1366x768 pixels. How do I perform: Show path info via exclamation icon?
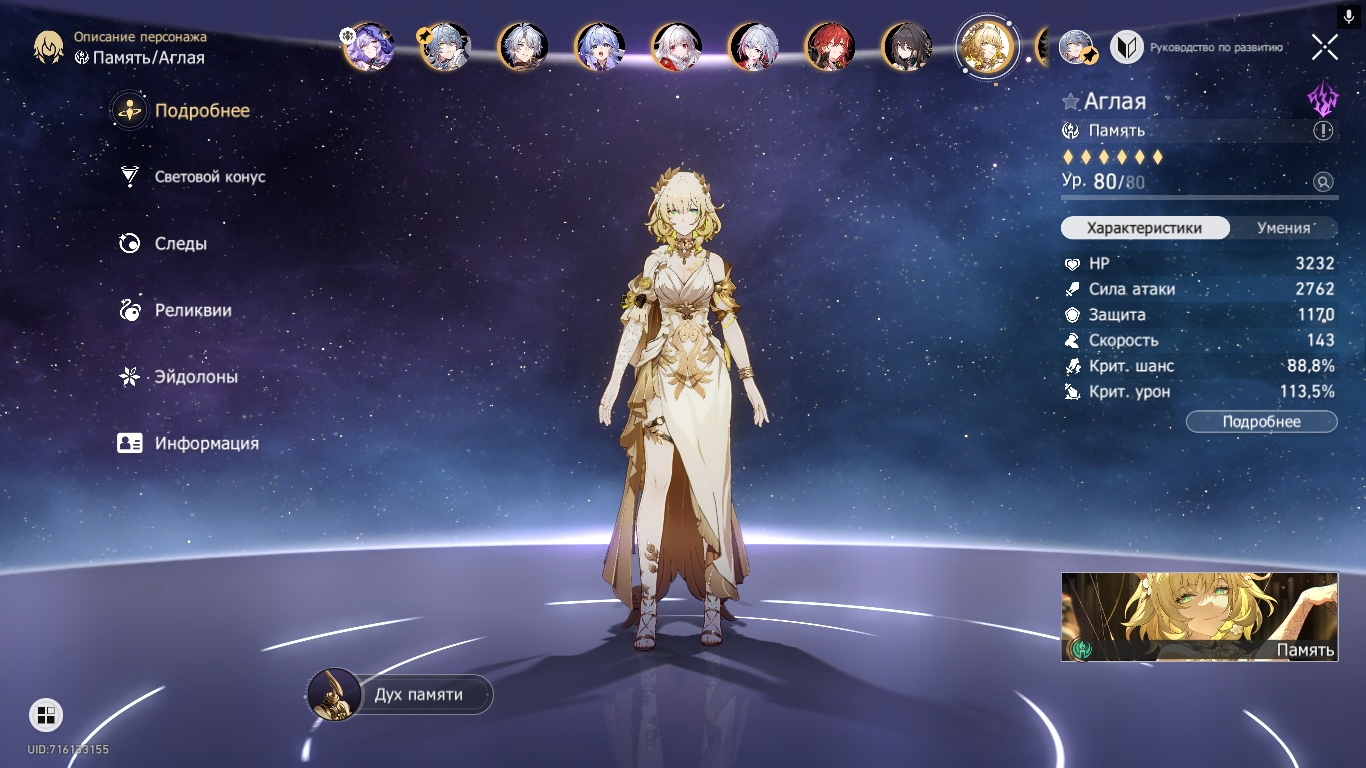coord(1323,131)
